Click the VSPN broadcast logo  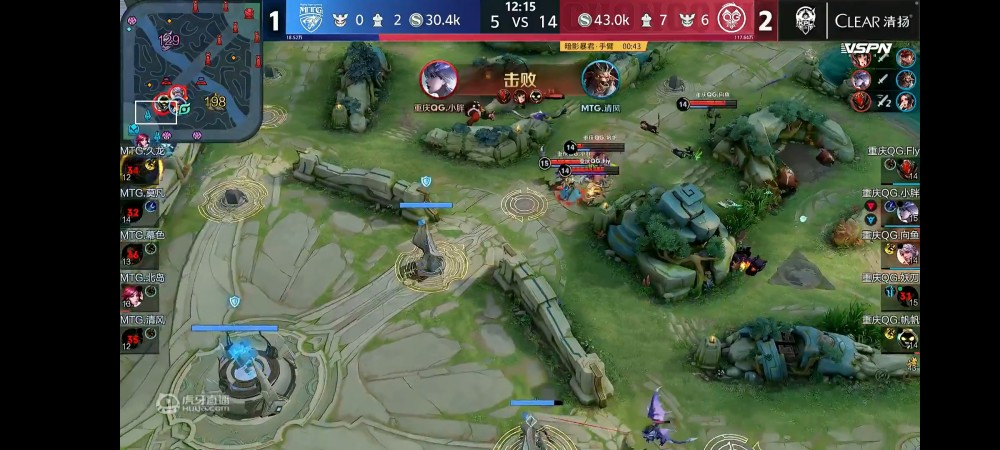tap(867, 48)
